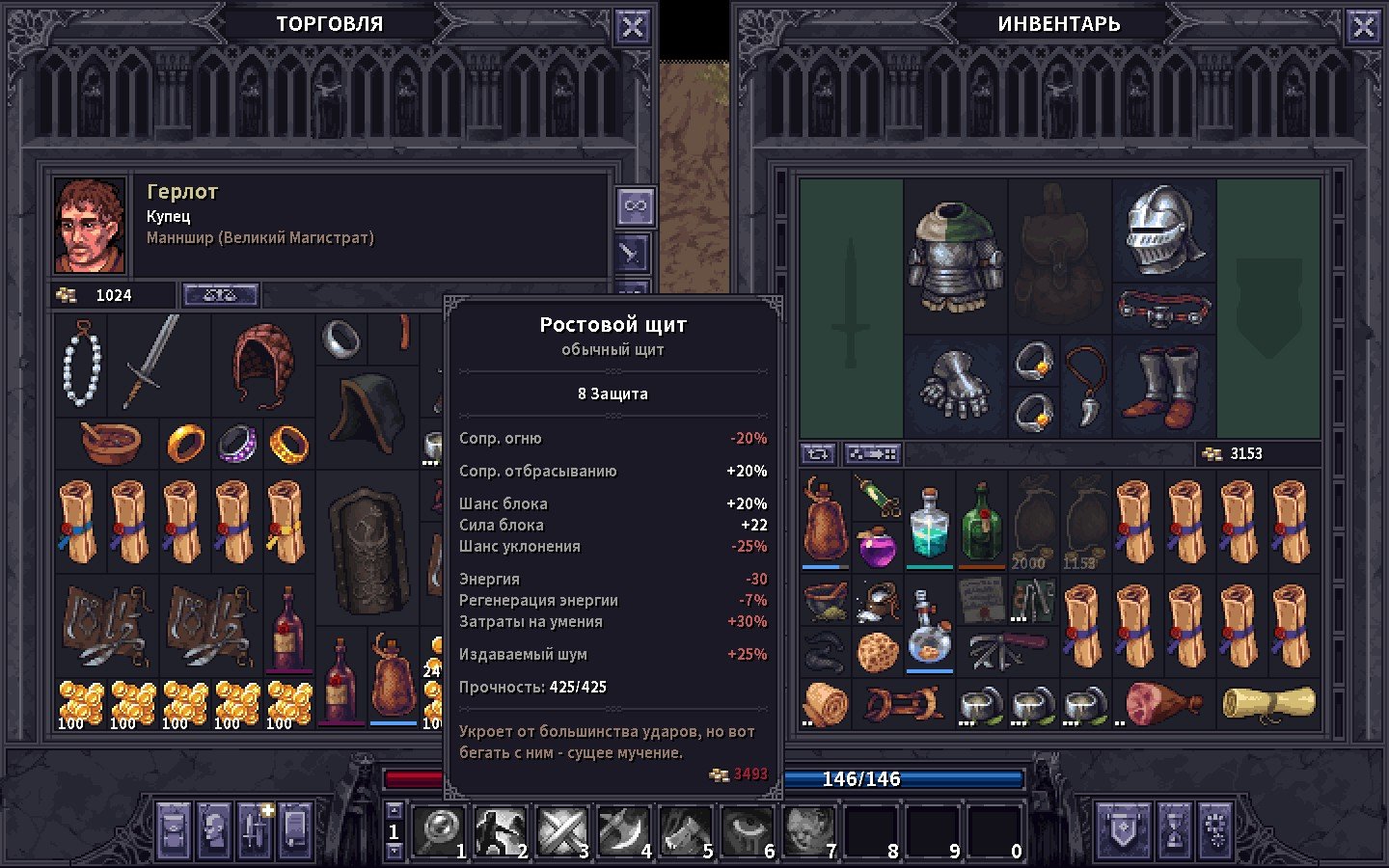
Task: Click the equipped plate armor slot
Action: [955, 256]
